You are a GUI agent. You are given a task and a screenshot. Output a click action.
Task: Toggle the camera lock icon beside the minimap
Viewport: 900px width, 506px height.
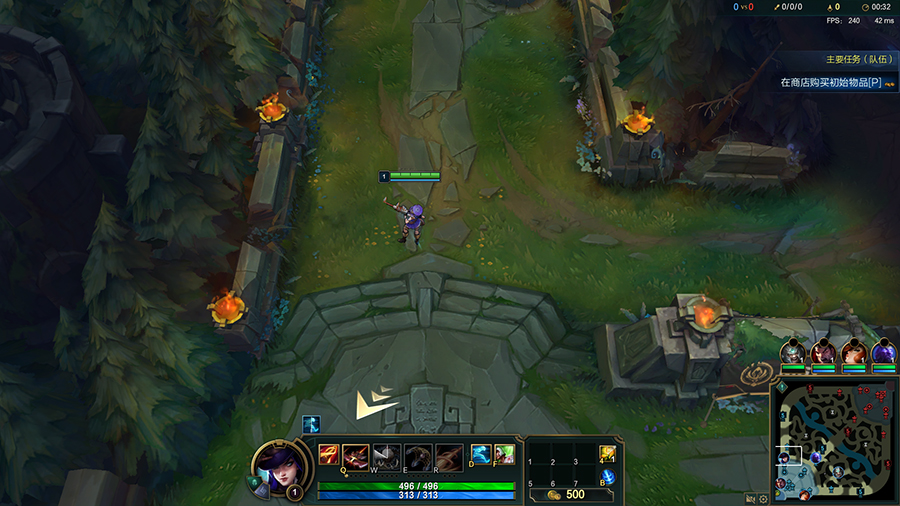pos(750,498)
